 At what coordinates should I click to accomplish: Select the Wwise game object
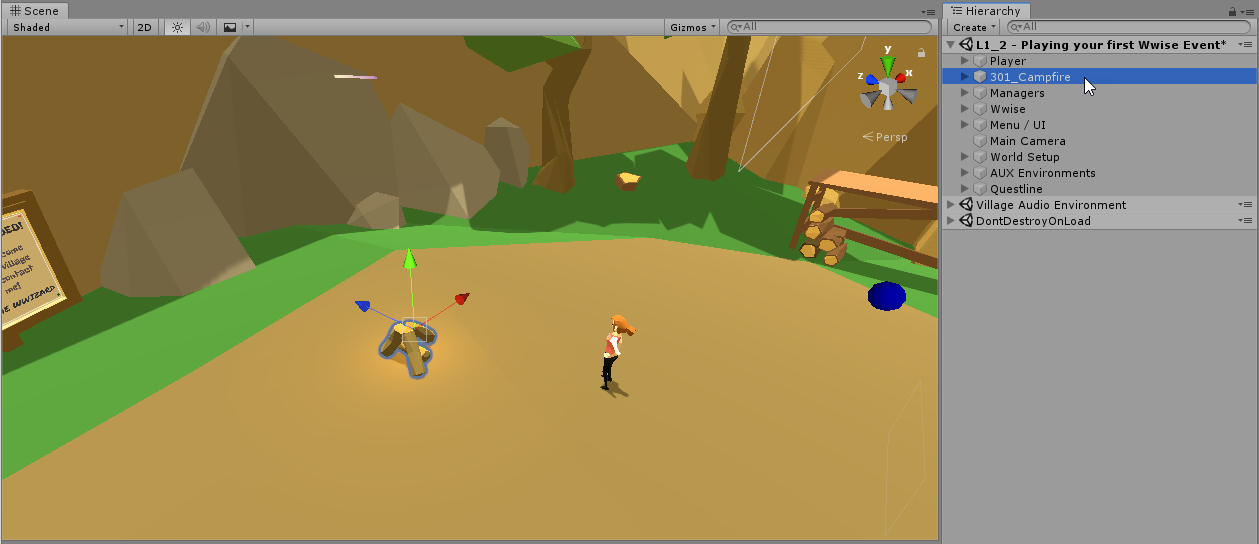click(1007, 109)
